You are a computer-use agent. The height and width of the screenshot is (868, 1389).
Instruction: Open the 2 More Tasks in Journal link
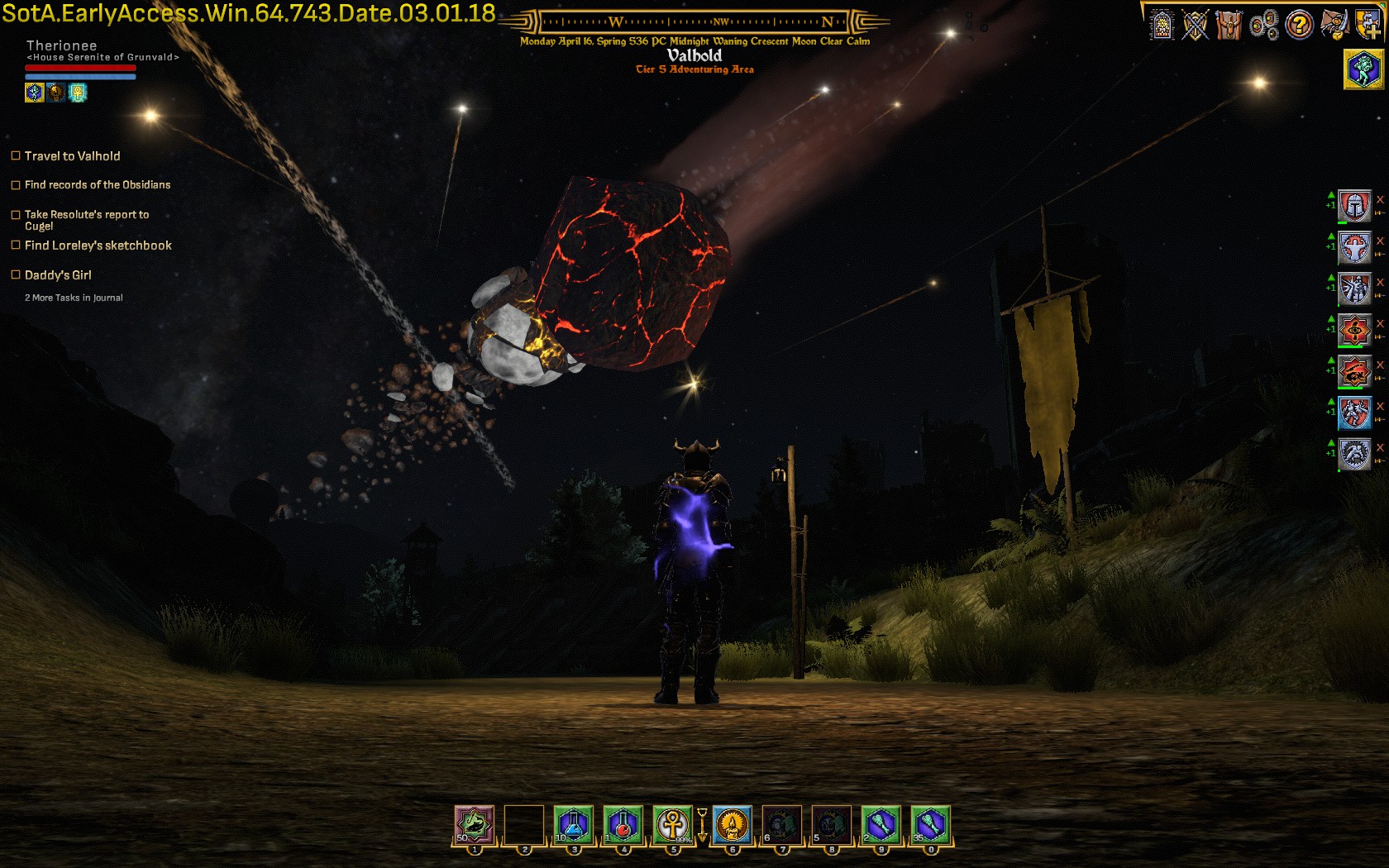click(x=74, y=298)
